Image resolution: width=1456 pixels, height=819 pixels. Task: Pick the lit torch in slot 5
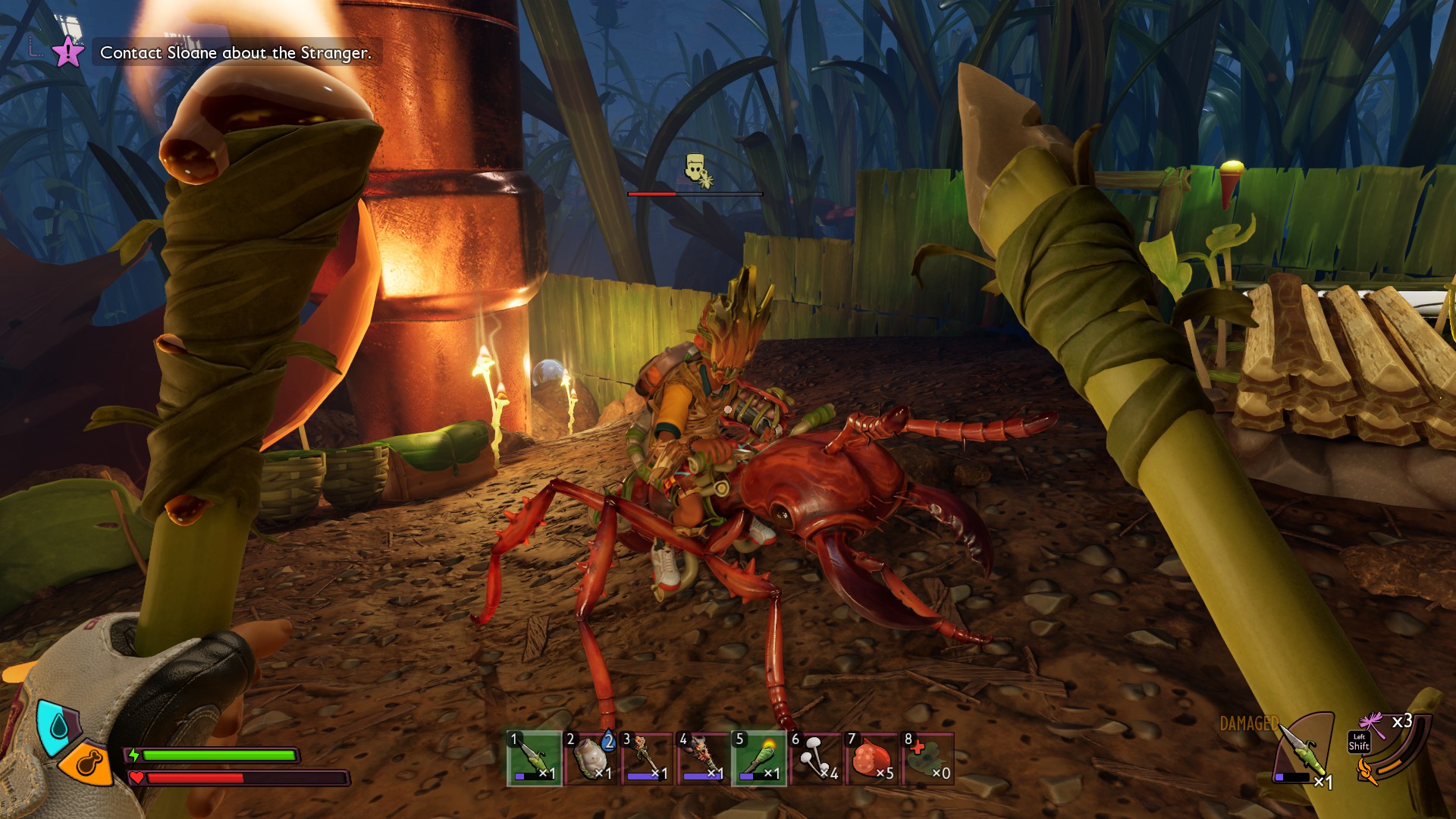point(759,758)
